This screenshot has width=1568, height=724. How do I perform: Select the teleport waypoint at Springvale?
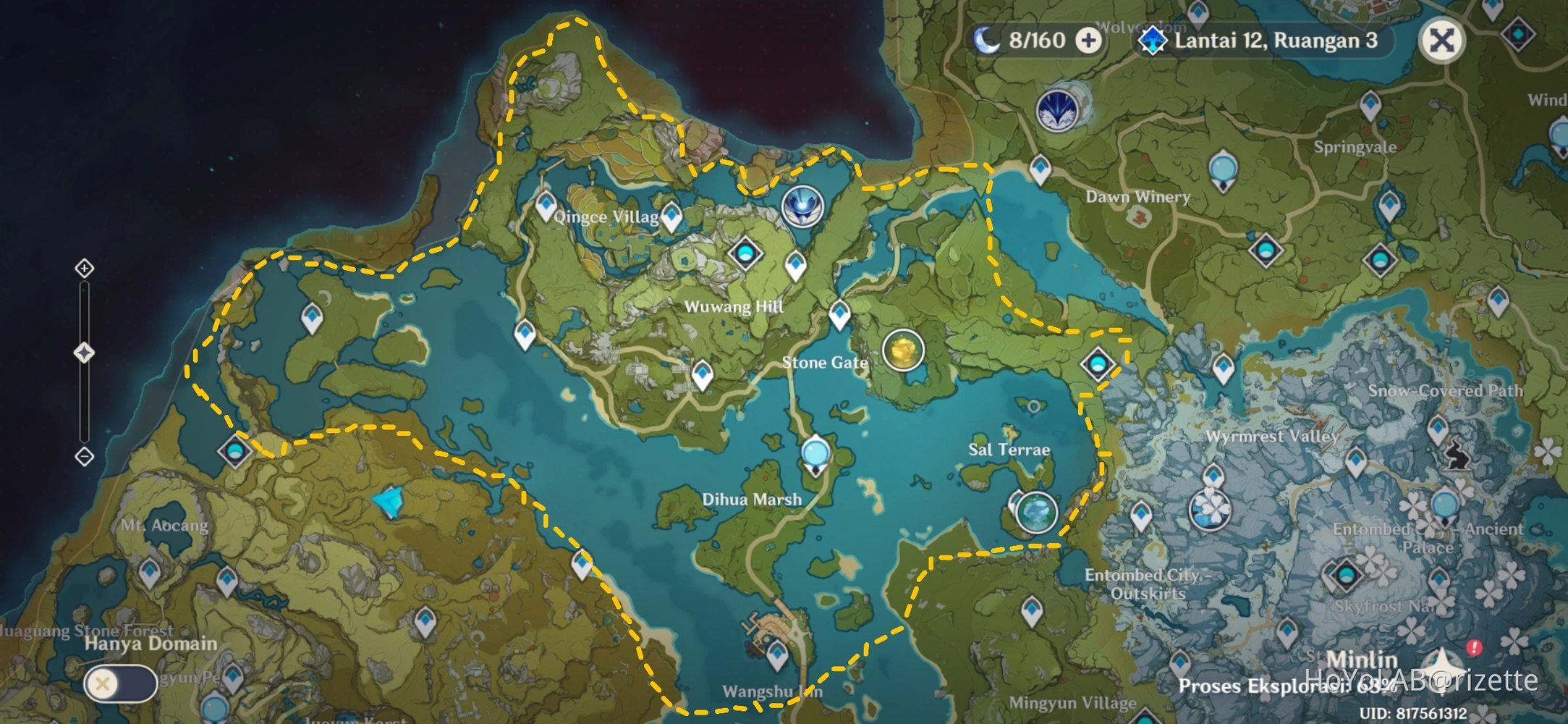(1370, 106)
